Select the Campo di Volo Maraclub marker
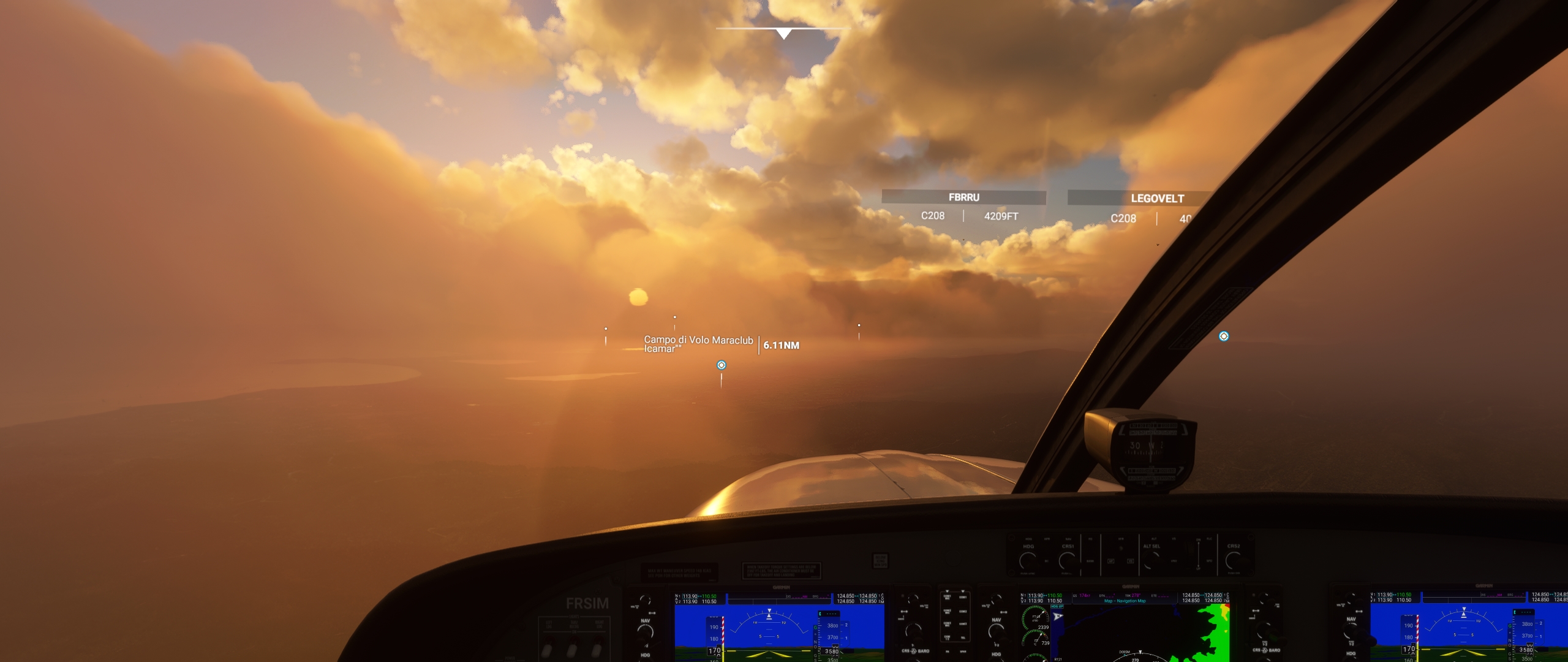1568x662 pixels. click(x=722, y=365)
